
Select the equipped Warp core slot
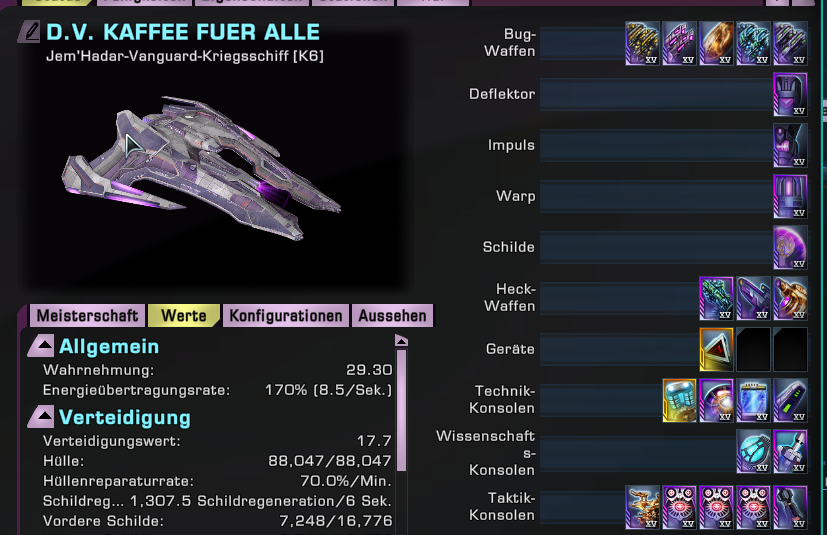[x=790, y=197]
